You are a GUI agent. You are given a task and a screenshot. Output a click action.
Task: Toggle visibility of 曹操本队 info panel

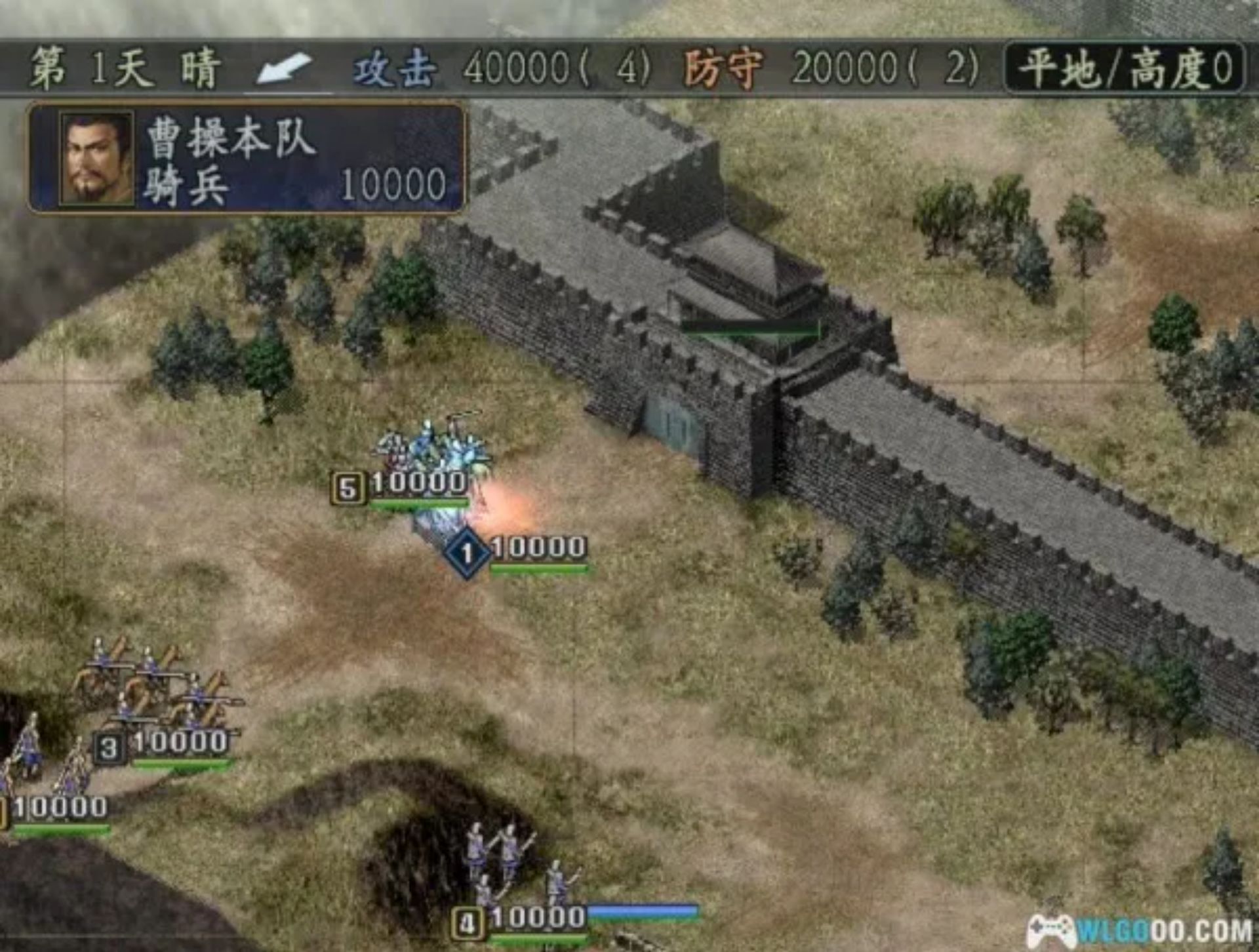click(249, 157)
